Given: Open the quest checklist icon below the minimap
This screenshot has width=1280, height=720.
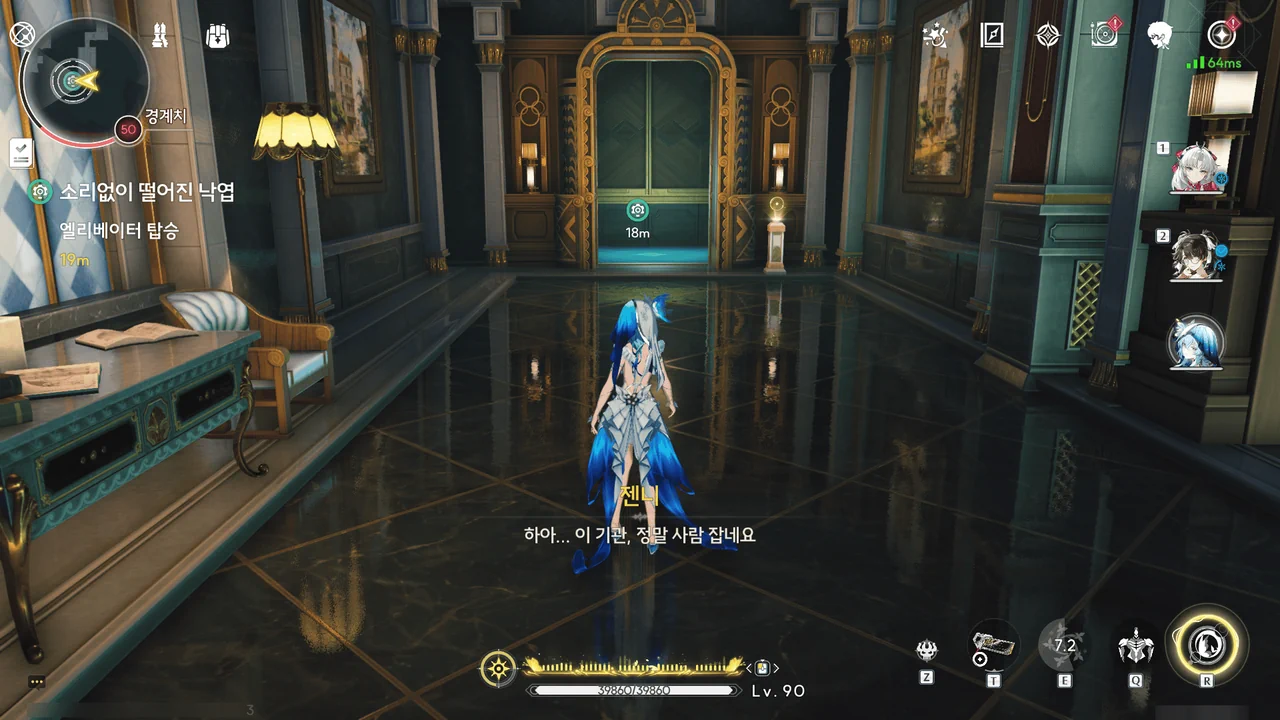Looking at the screenshot, I should 21,153.
